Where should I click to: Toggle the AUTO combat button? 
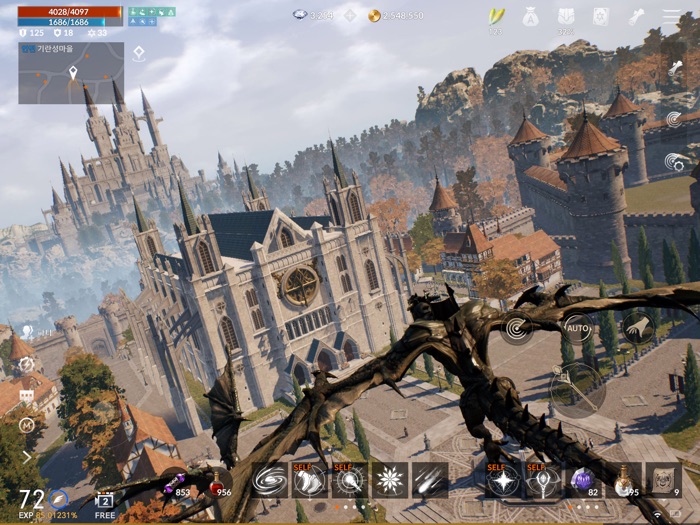click(x=578, y=327)
